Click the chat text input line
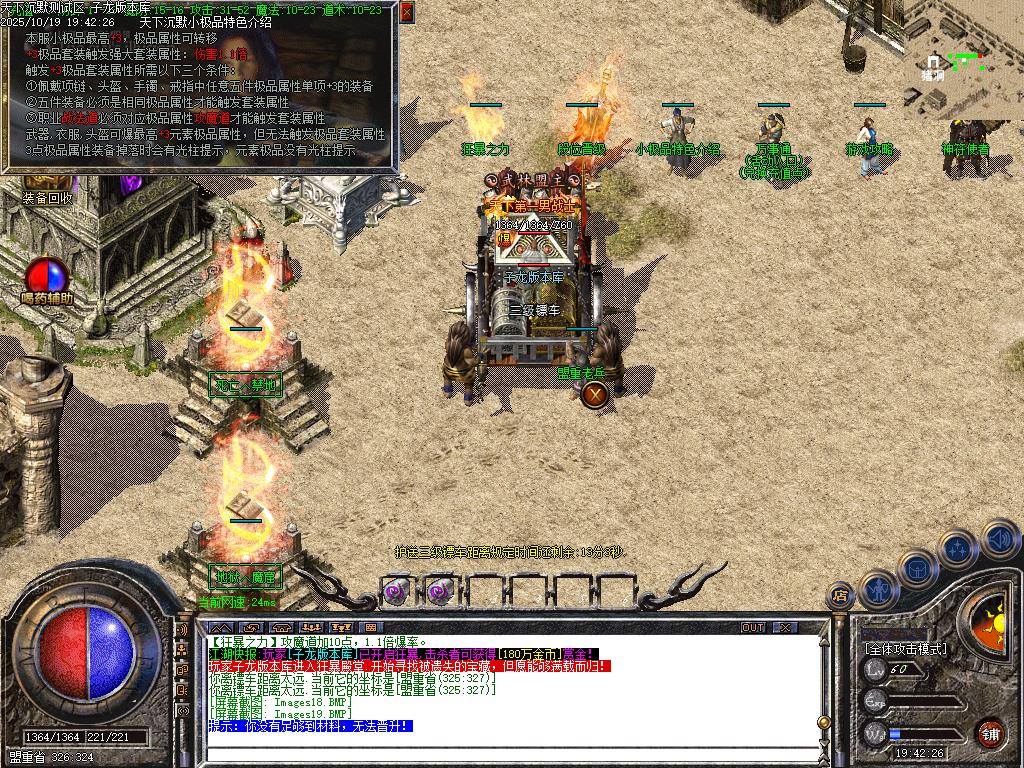1024x768 pixels. (x=500, y=756)
